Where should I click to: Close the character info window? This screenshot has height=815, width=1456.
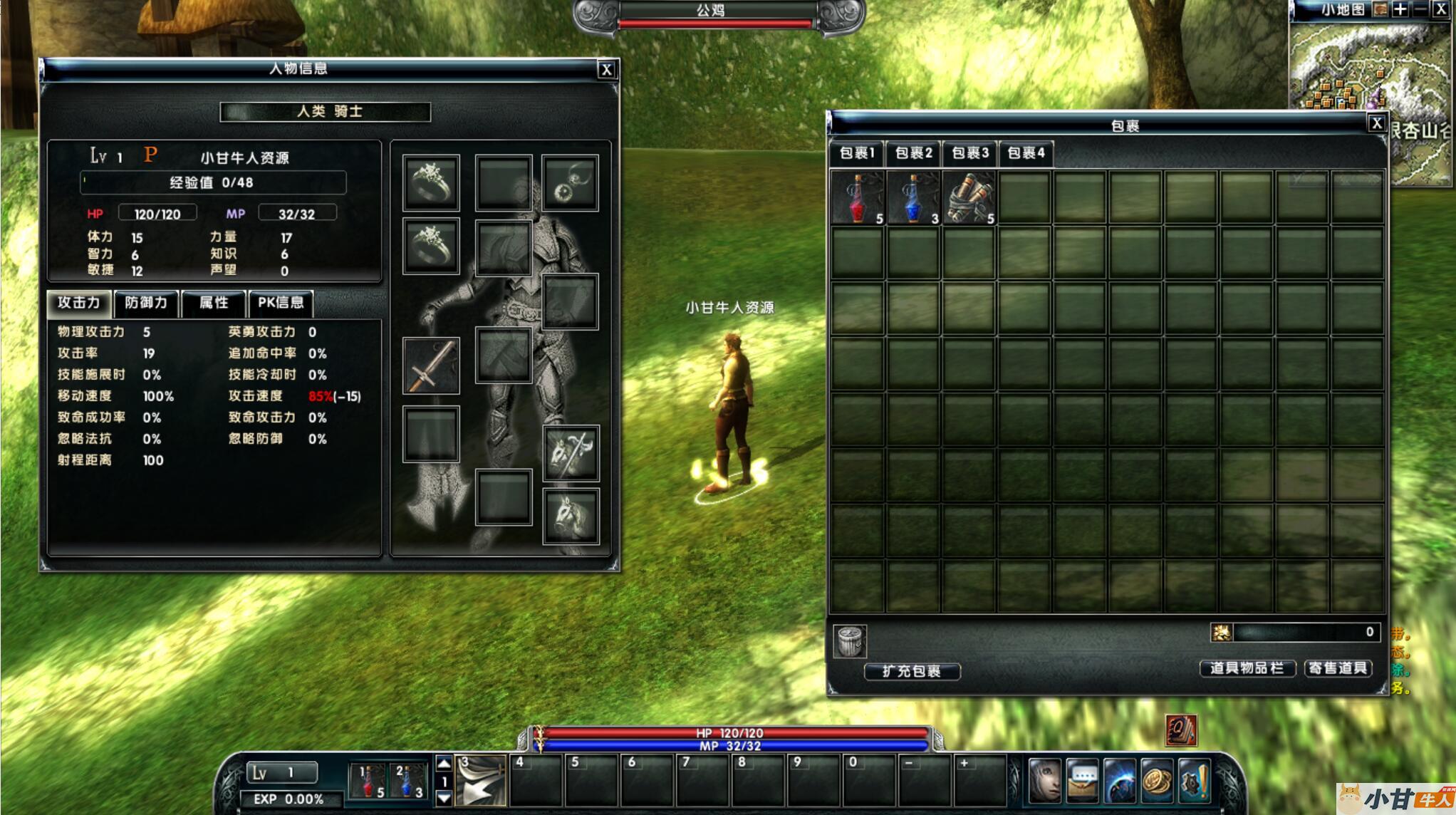tap(606, 69)
